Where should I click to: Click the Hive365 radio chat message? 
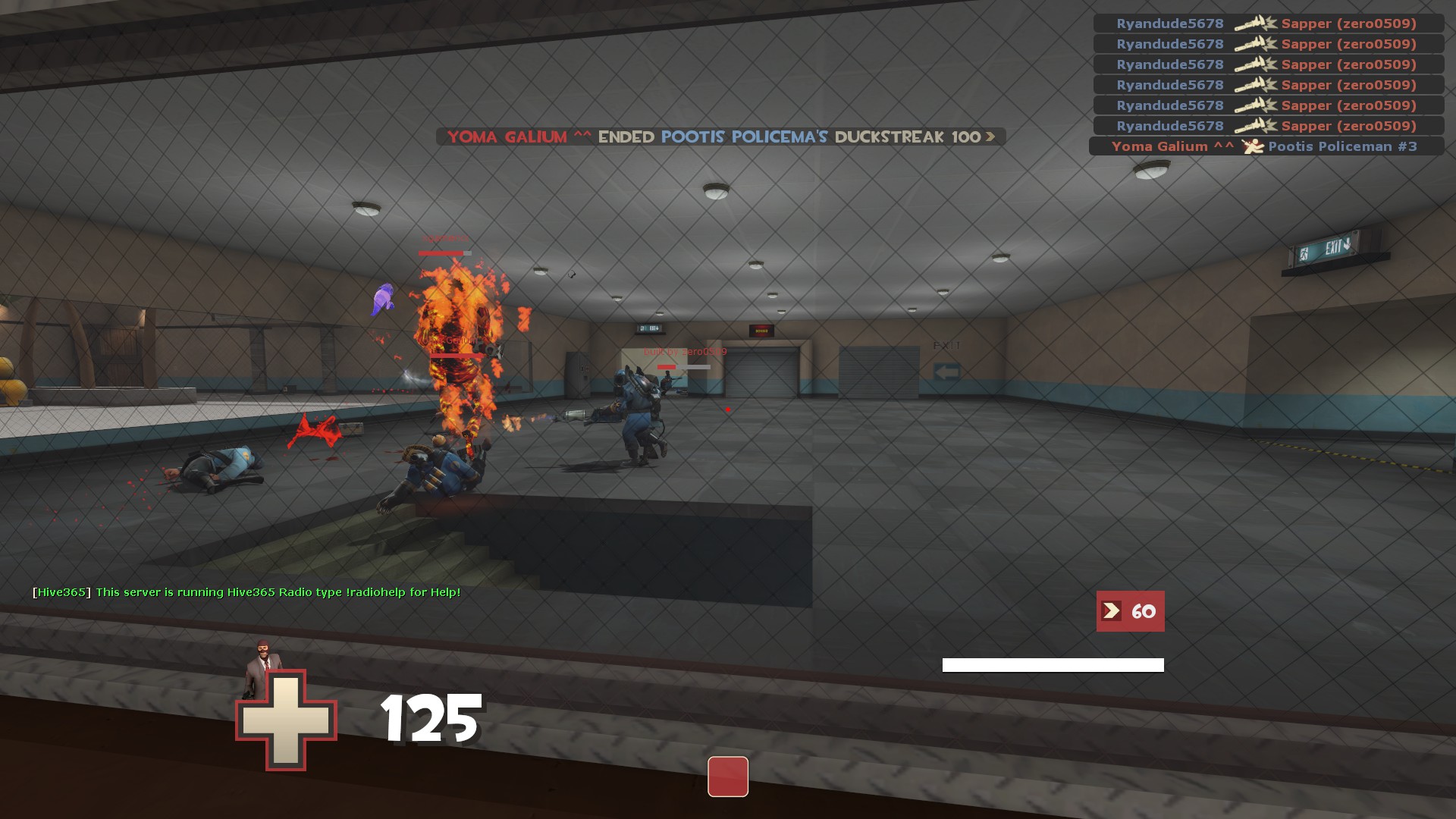tap(246, 592)
